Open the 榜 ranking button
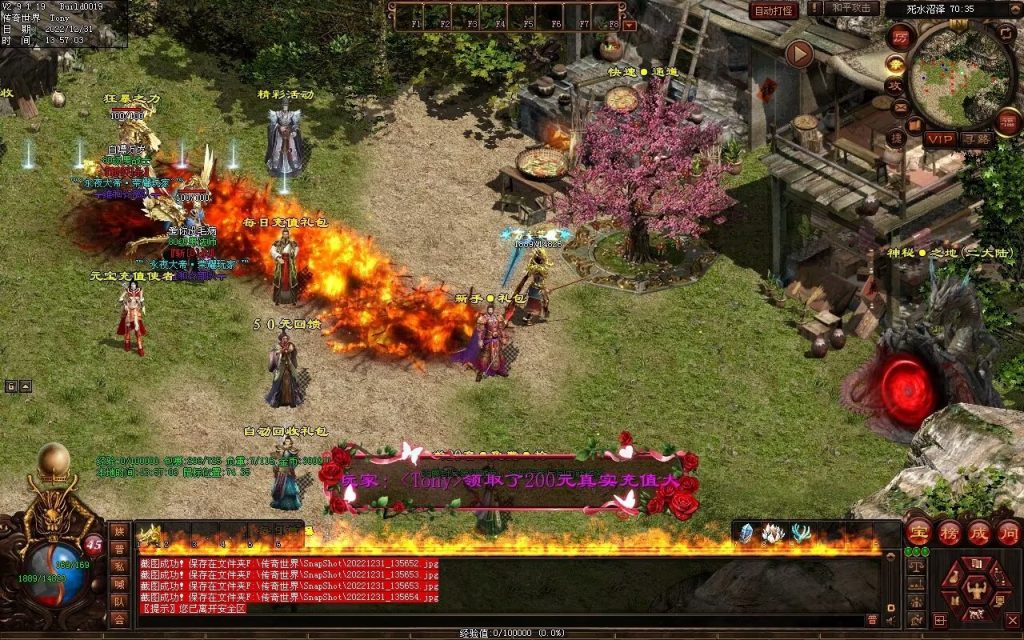 949,531
